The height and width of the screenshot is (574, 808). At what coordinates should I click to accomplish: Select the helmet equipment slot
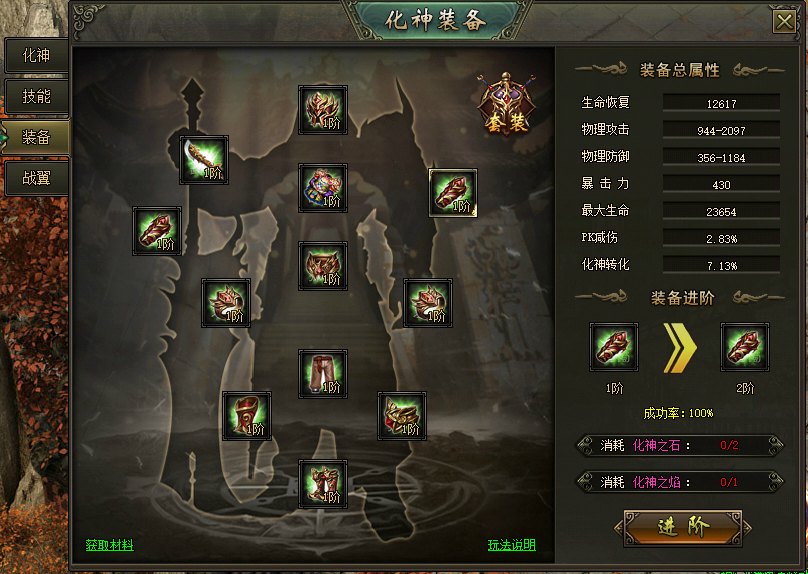coord(323,110)
